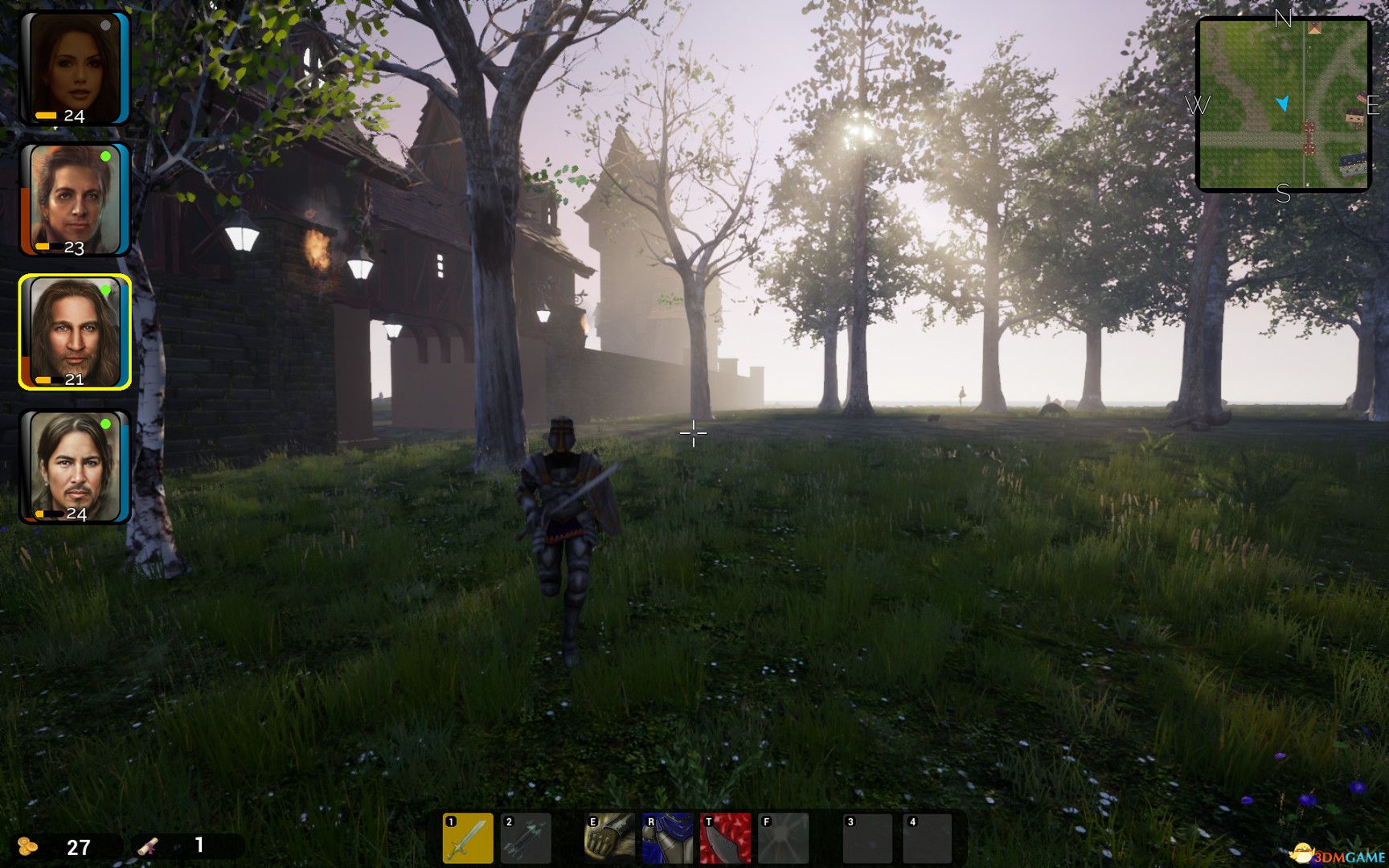The image size is (1389, 868).
Task: Use the blue armor ability bound to R
Action: 669,836
